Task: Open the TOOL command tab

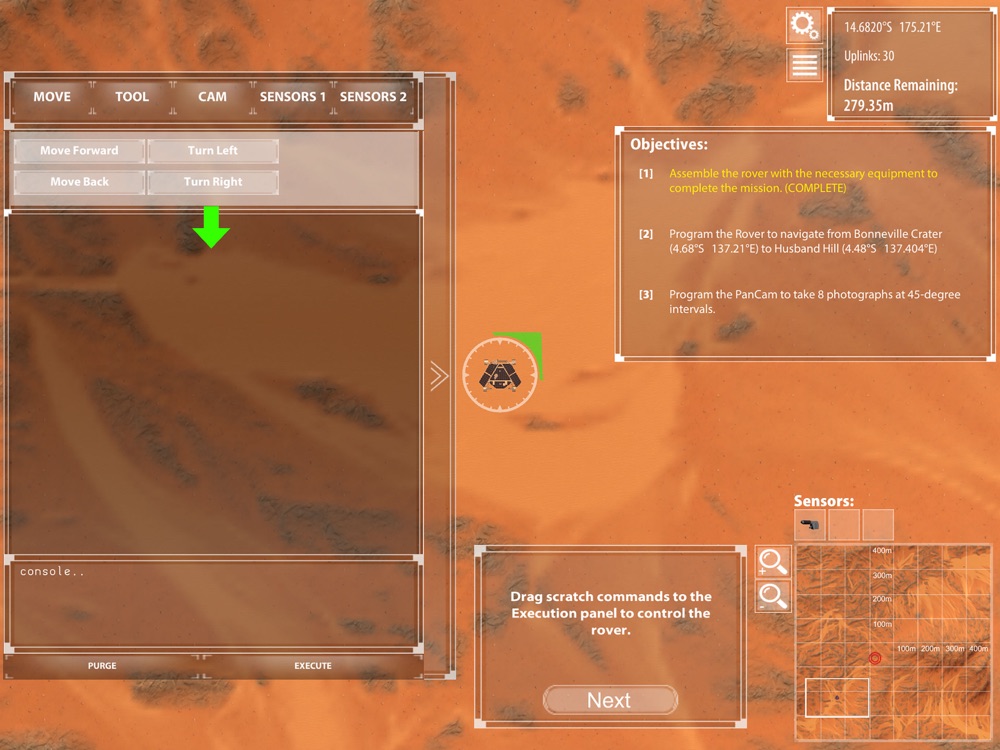Action: point(132,97)
